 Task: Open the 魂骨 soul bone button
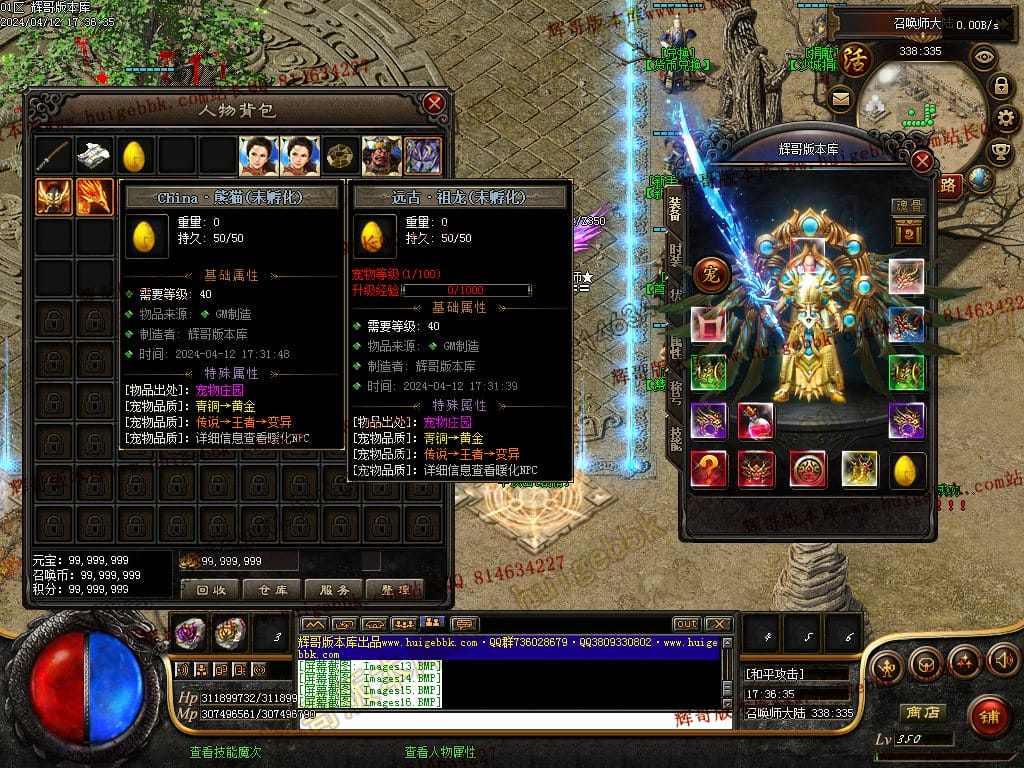(906, 227)
